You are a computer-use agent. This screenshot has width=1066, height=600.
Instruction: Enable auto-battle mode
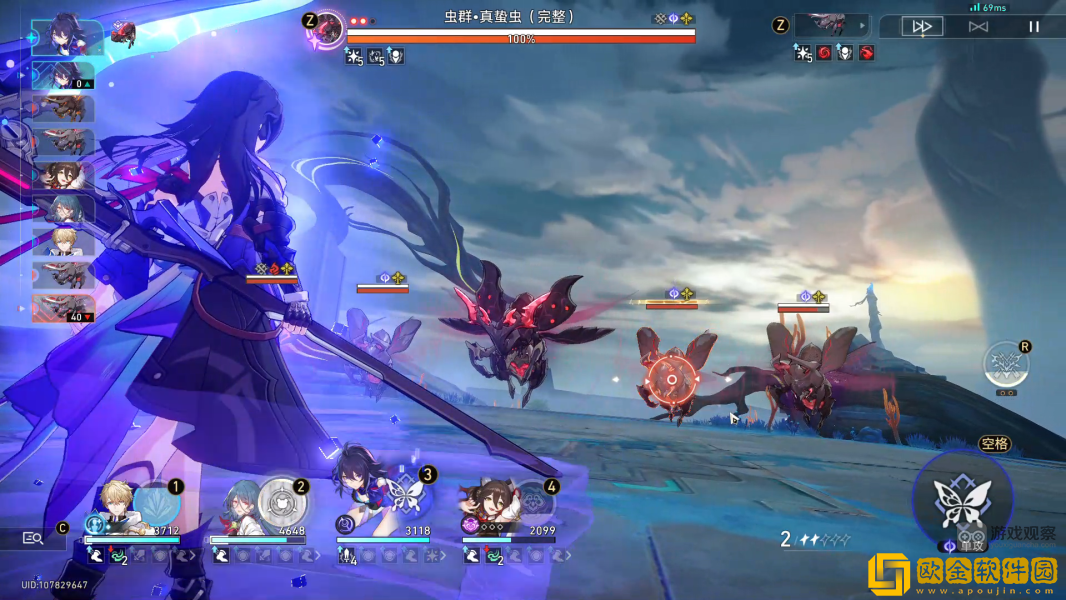click(978, 27)
